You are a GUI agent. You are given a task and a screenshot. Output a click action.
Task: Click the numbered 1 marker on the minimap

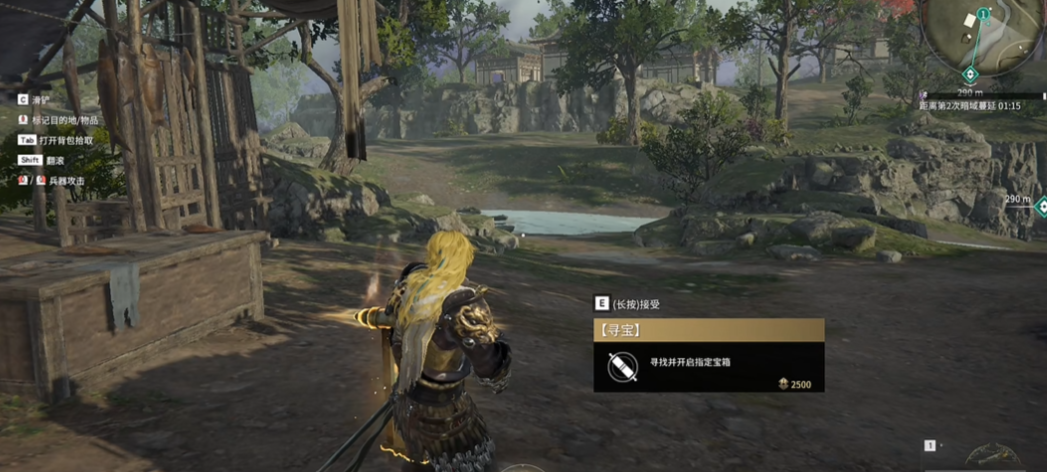983,14
